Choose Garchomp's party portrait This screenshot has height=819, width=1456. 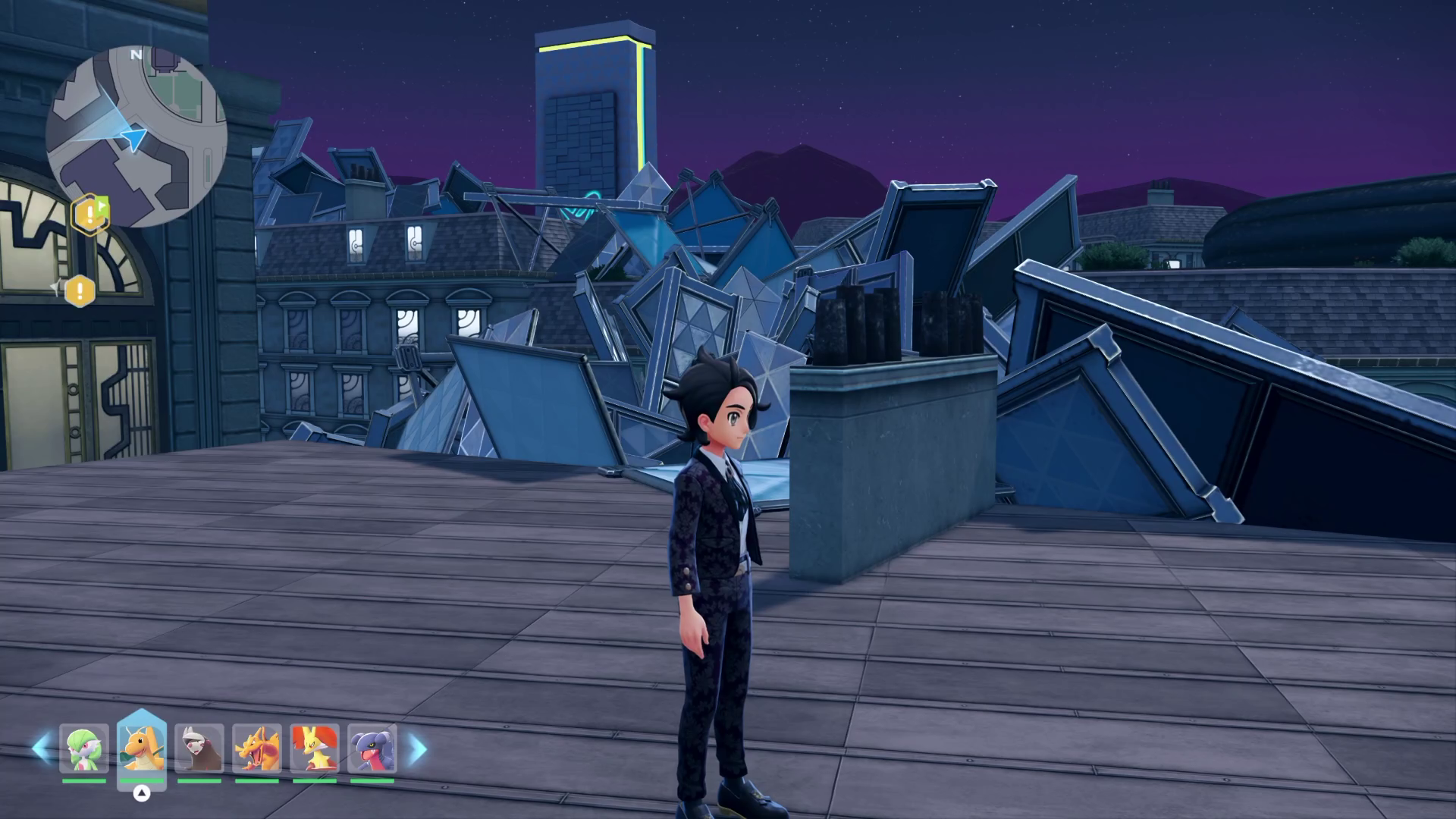[372, 749]
